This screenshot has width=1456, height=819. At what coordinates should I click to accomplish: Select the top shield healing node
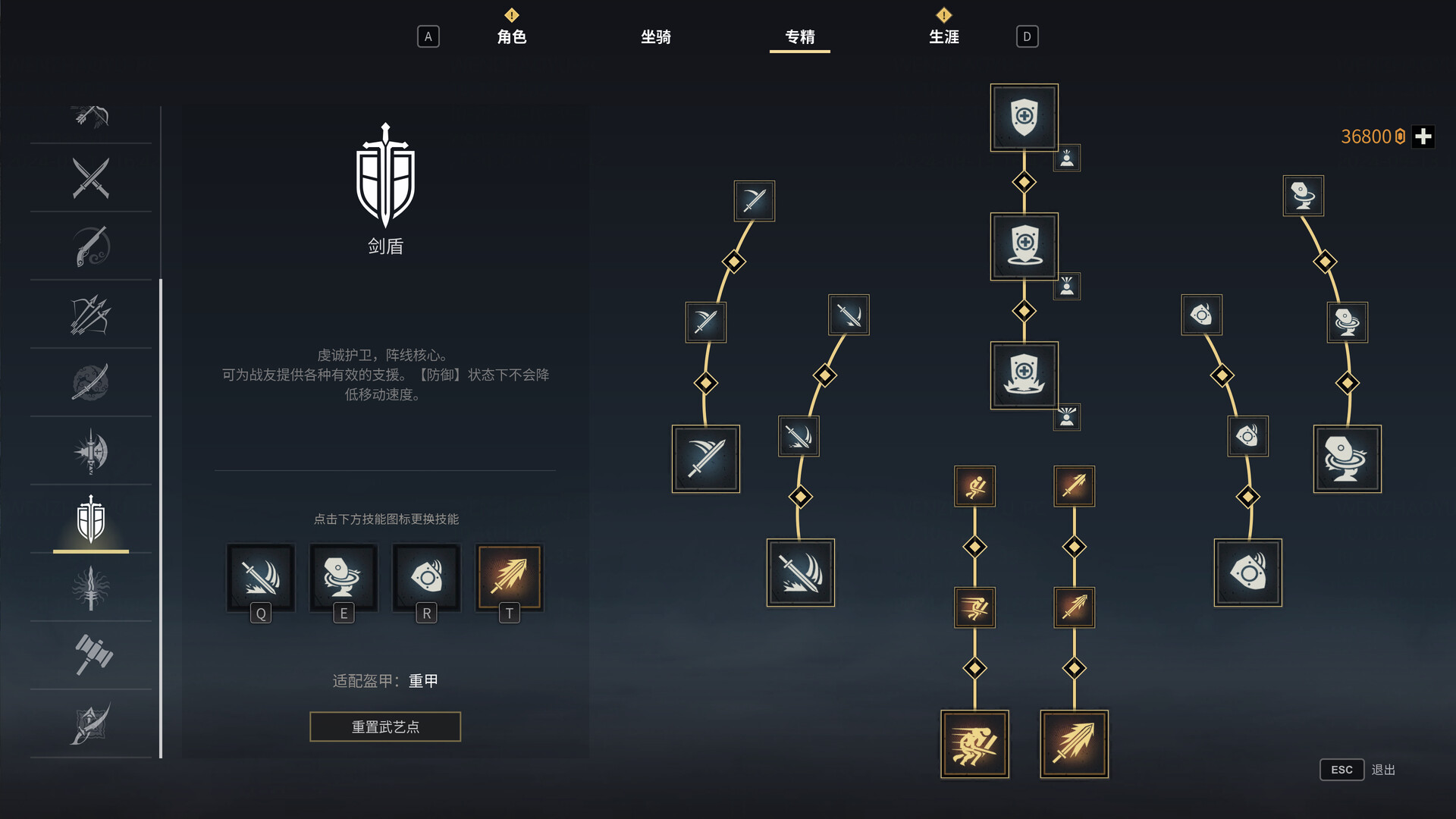(x=1023, y=118)
